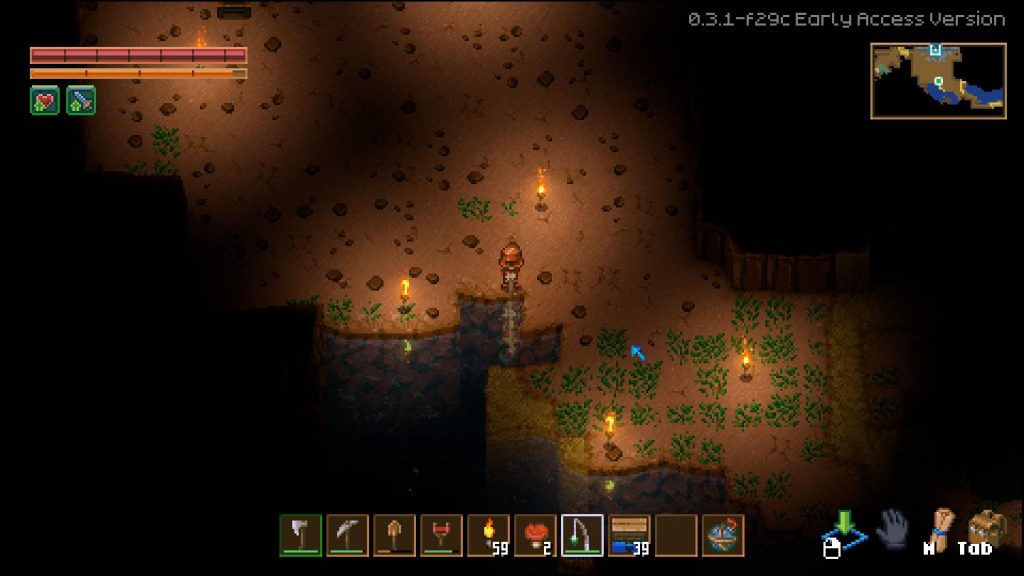Image resolution: width=1024 pixels, height=576 pixels.
Task: Choose the shovel in the hotbar
Action: [394, 535]
